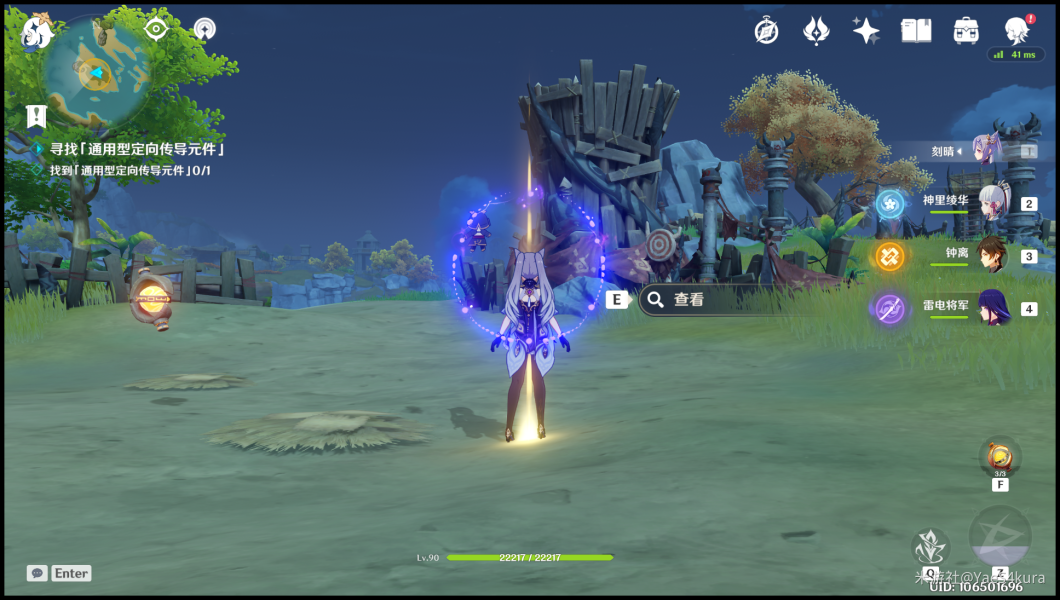Toggle the eye-shaped sight icon
Viewport: 1060px width, 600px height.
tap(156, 29)
